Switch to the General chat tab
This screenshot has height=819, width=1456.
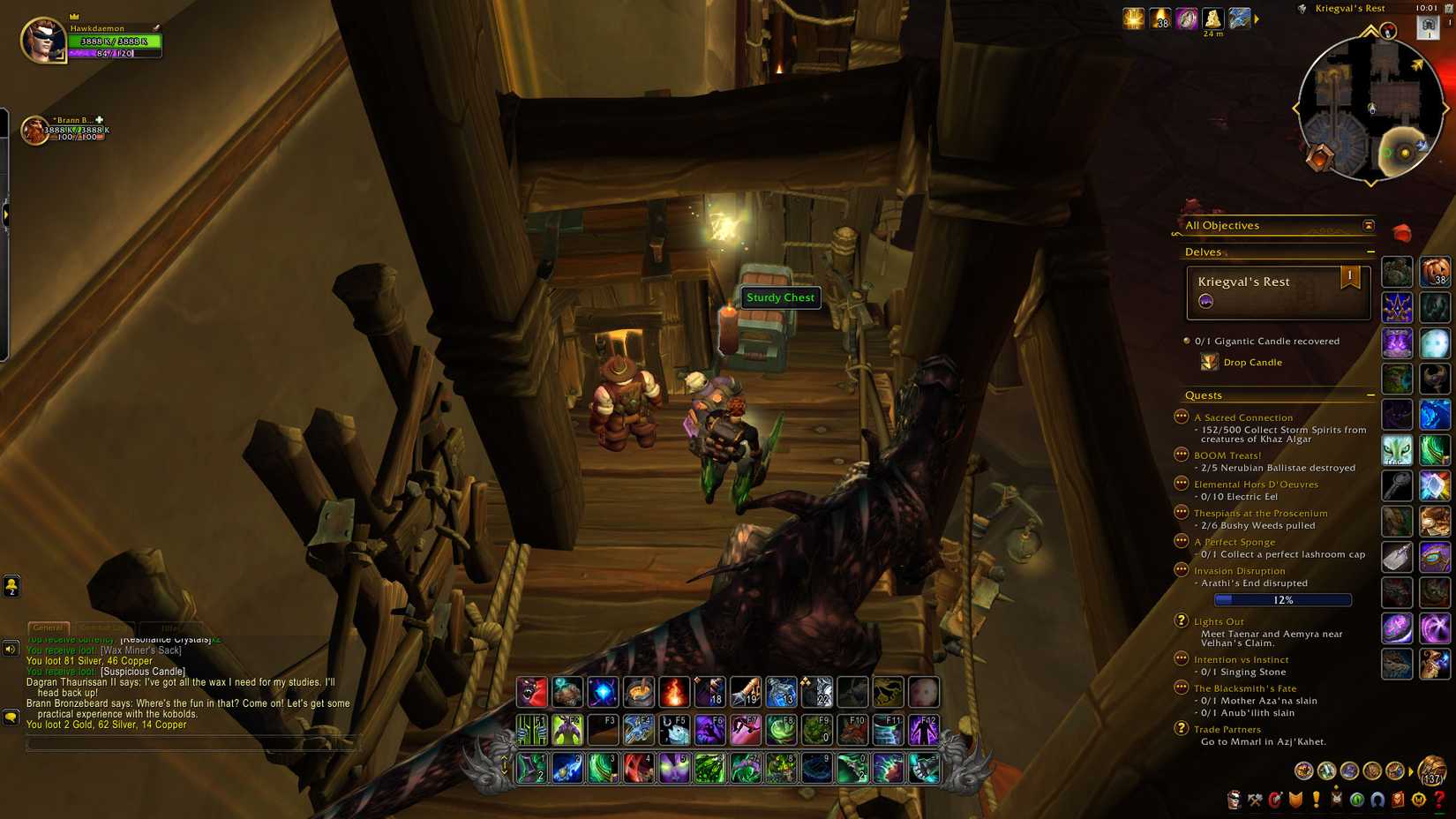coord(49,628)
